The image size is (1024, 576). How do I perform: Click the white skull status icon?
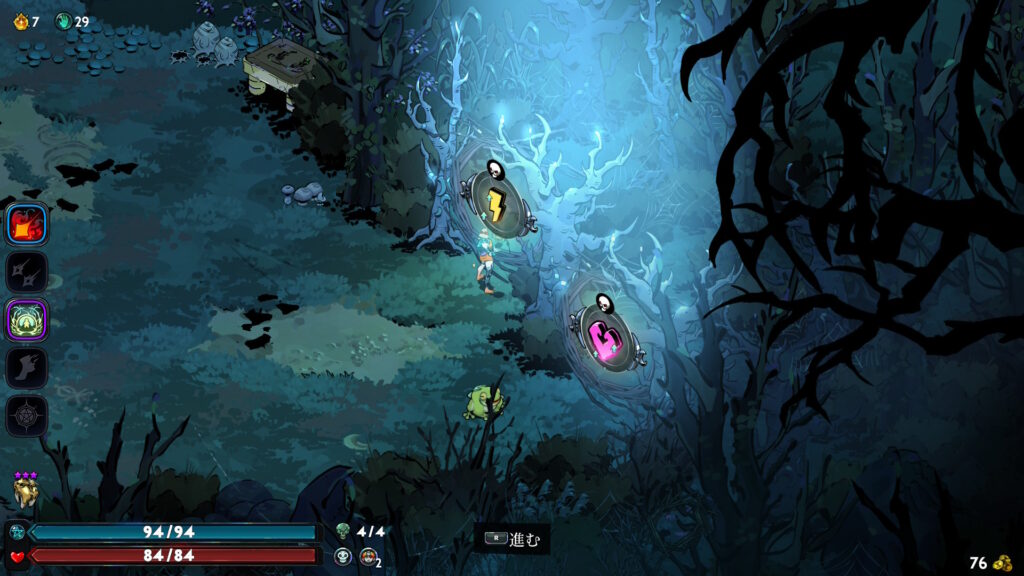click(344, 556)
